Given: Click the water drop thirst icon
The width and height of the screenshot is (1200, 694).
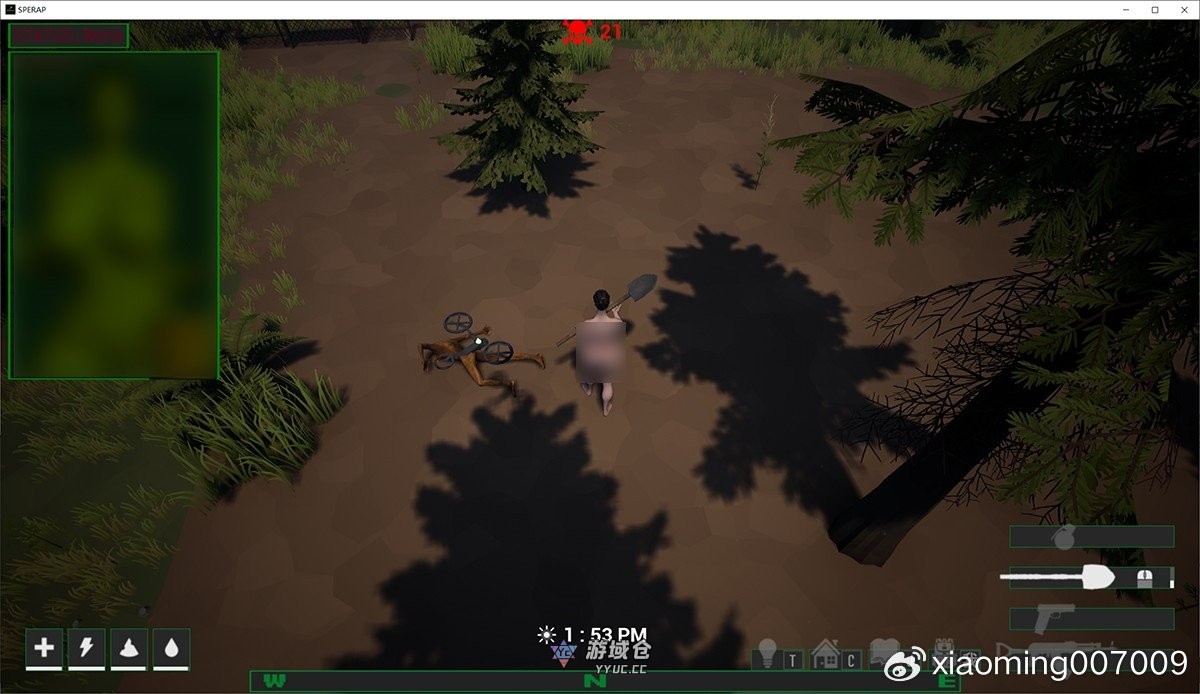Looking at the screenshot, I should (x=171, y=648).
